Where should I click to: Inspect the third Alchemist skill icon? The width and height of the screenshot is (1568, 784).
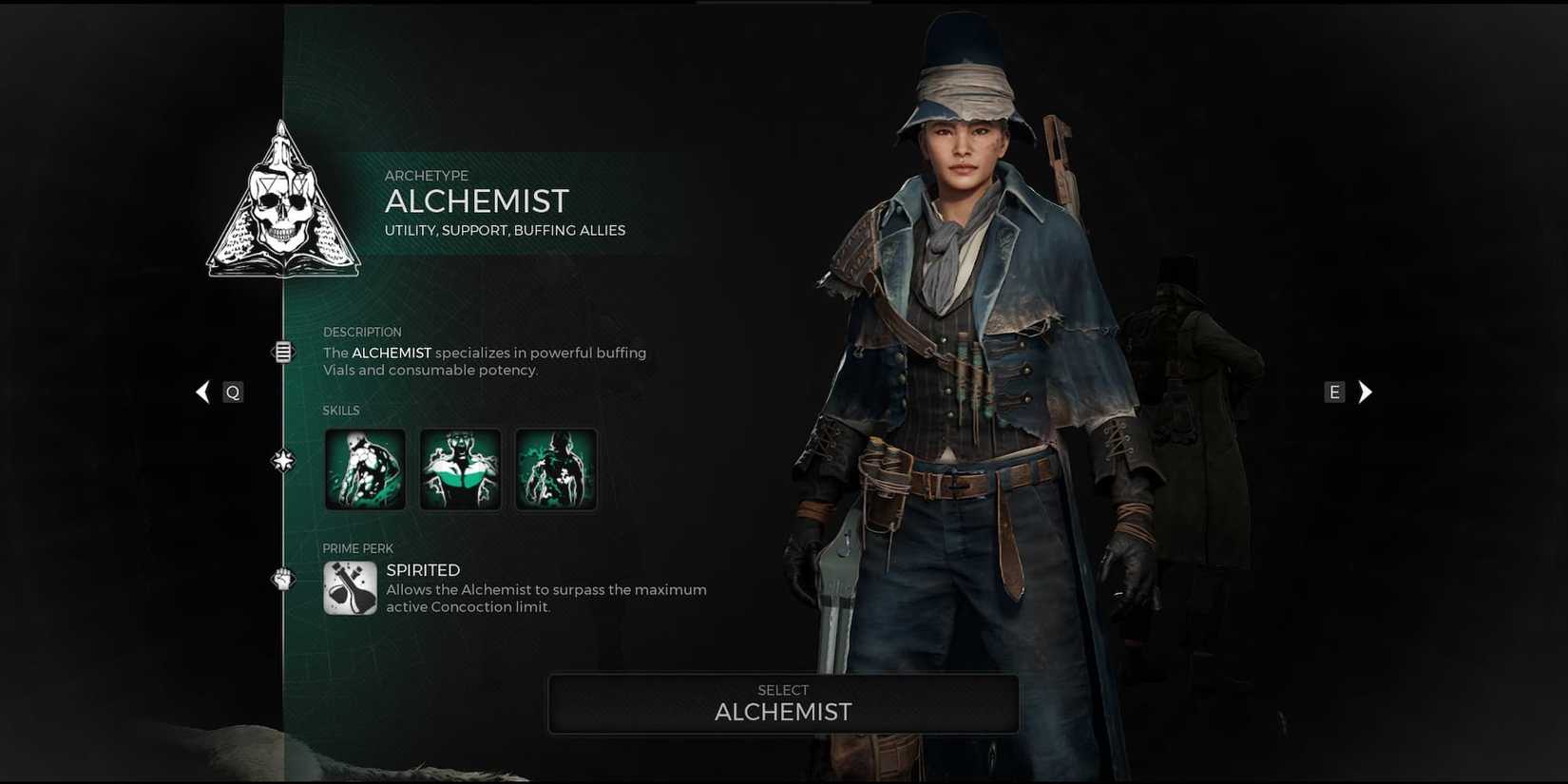click(556, 468)
